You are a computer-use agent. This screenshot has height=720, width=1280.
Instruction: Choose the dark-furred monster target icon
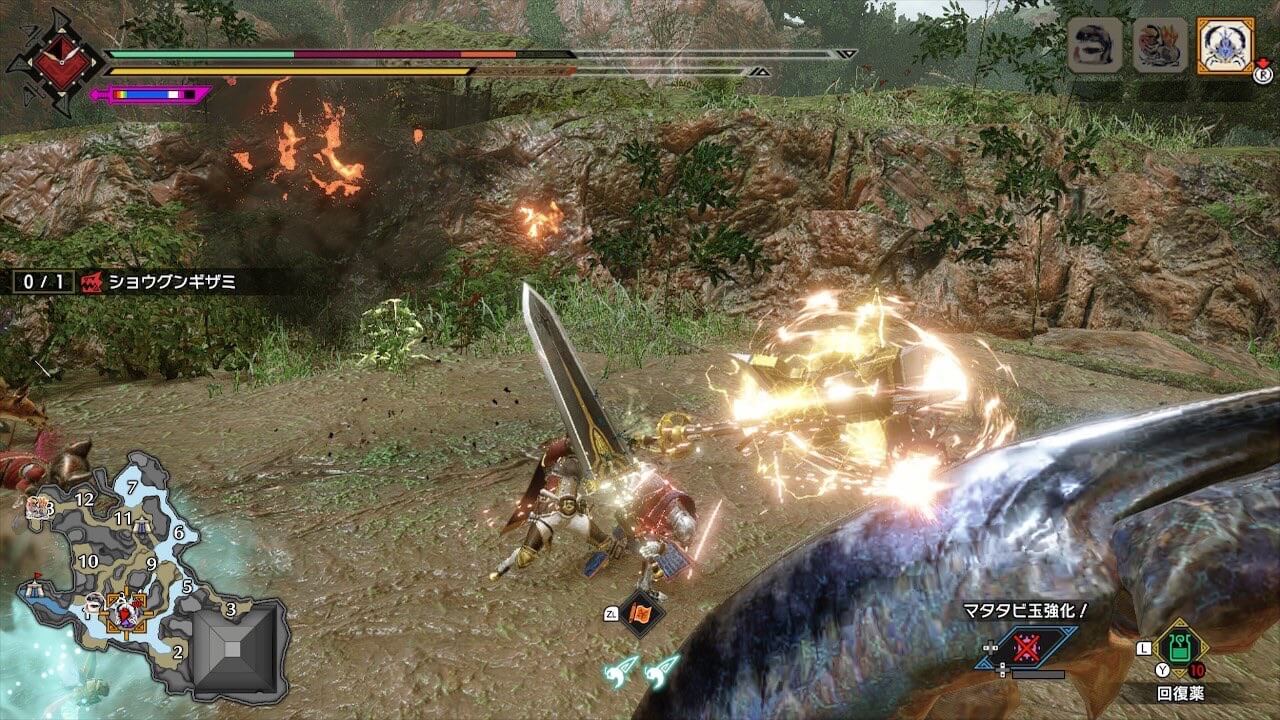tap(1094, 46)
